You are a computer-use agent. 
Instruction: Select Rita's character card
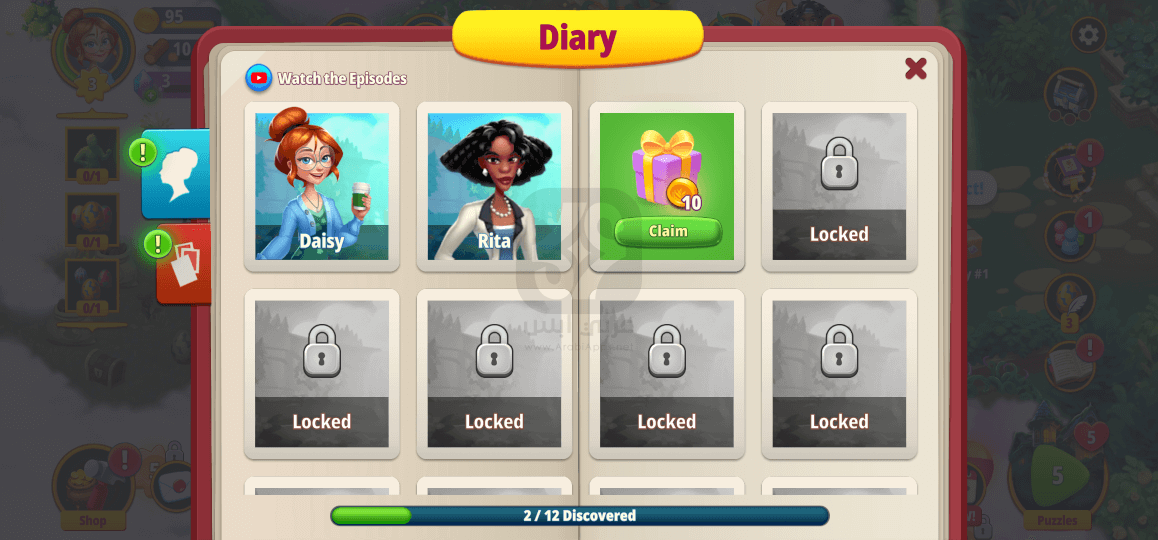point(494,186)
